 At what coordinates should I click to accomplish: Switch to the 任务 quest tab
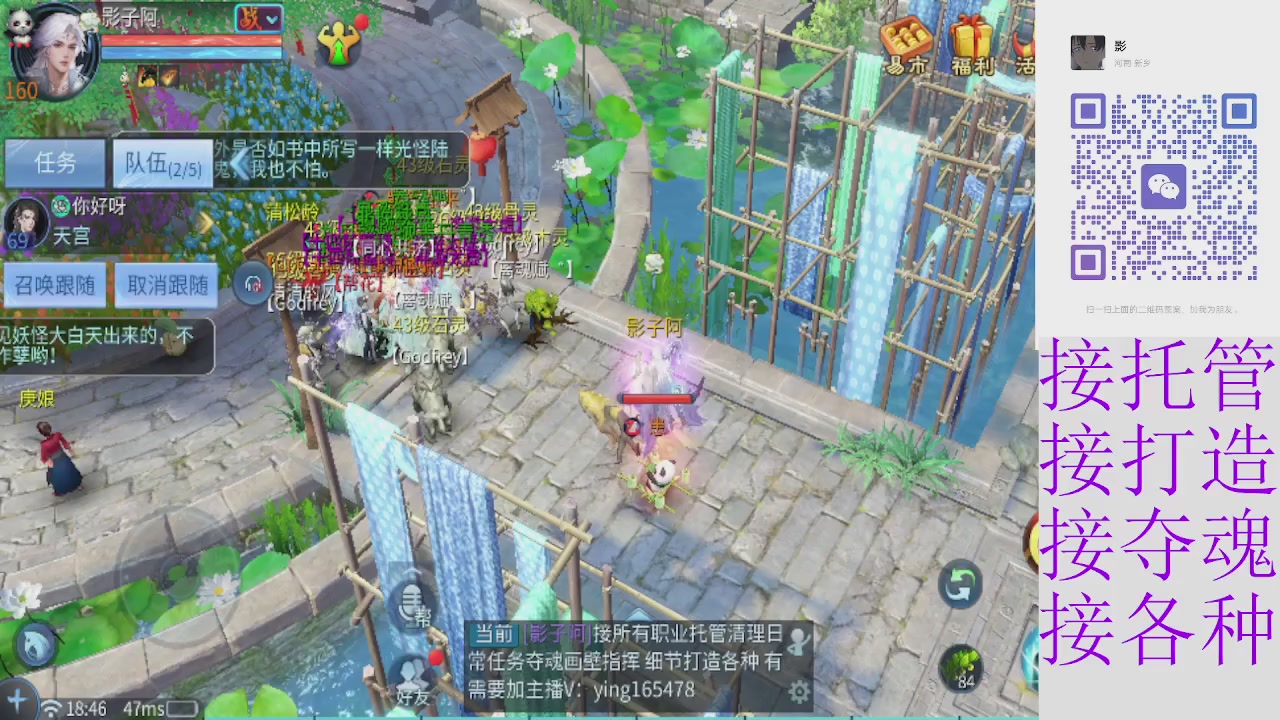53,163
